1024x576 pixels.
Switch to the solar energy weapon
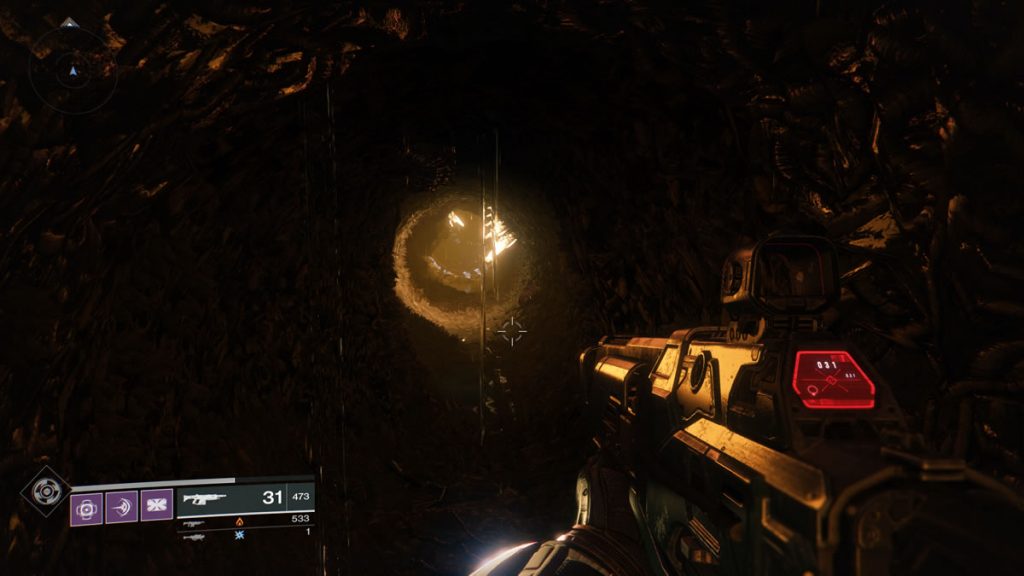(x=194, y=522)
